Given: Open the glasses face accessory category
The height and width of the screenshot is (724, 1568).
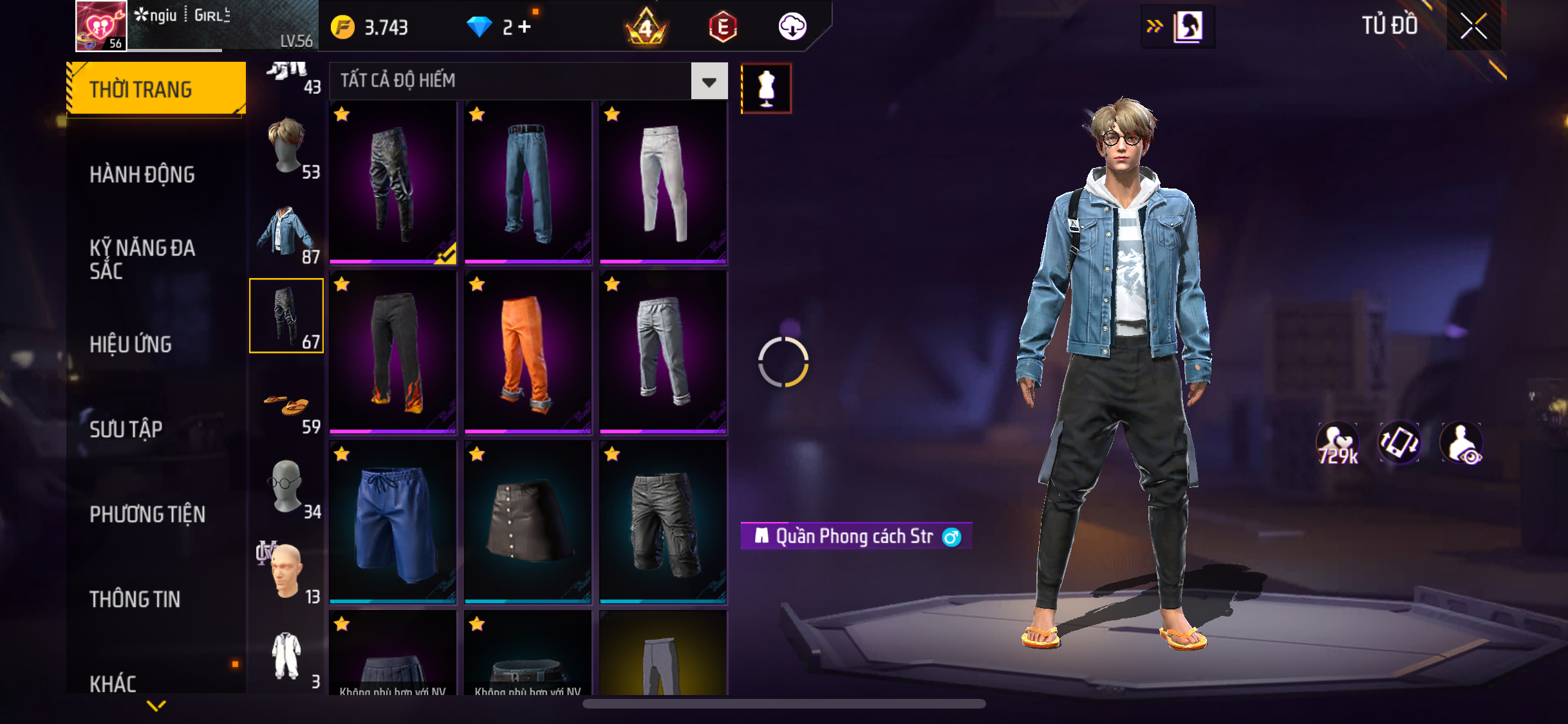Looking at the screenshot, I should (x=287, y=487).
